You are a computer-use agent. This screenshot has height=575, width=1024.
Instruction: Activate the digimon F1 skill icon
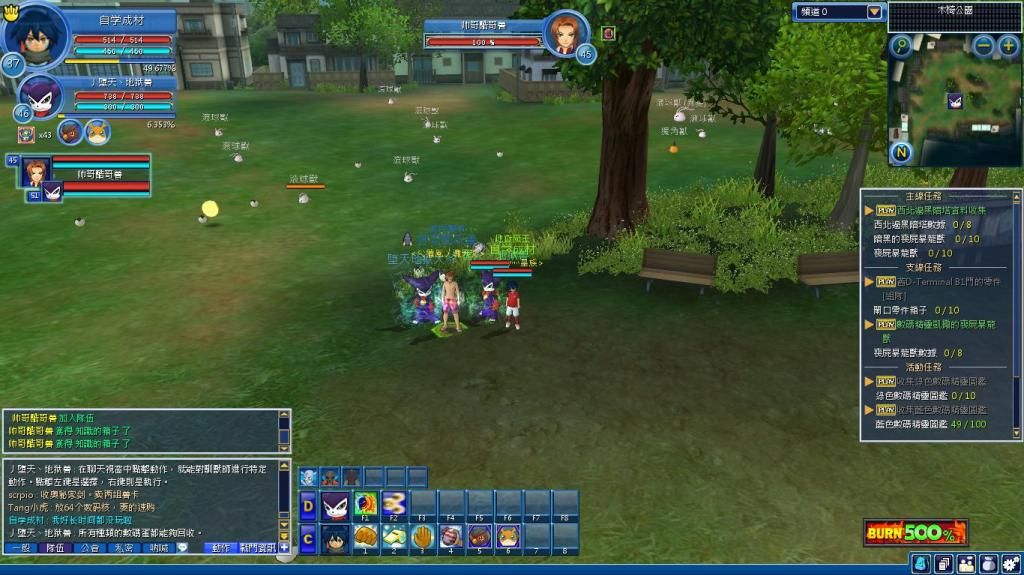pyautogui.click(x=366, y=503)
